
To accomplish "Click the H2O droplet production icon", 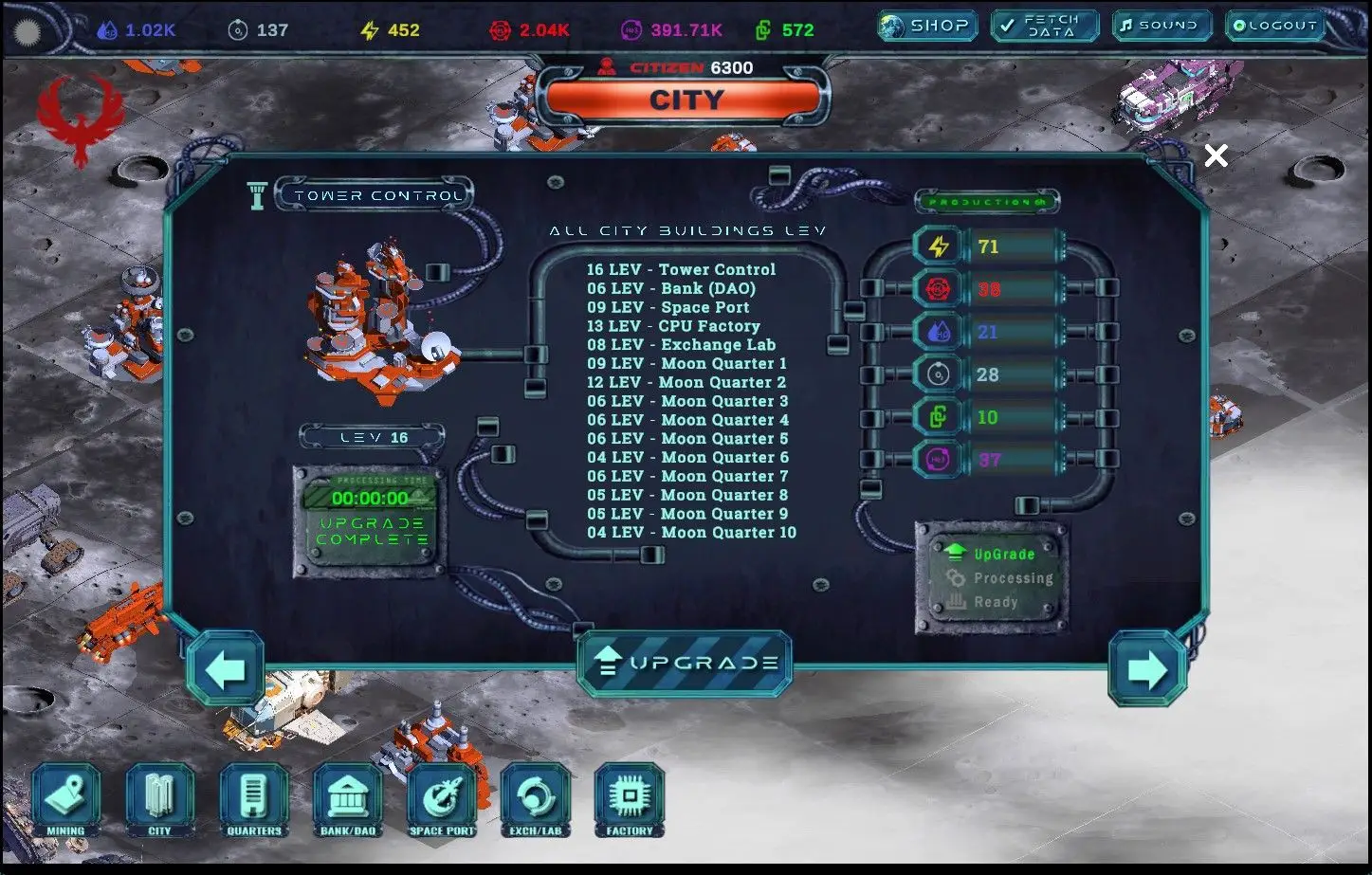I will pos(938,331).
